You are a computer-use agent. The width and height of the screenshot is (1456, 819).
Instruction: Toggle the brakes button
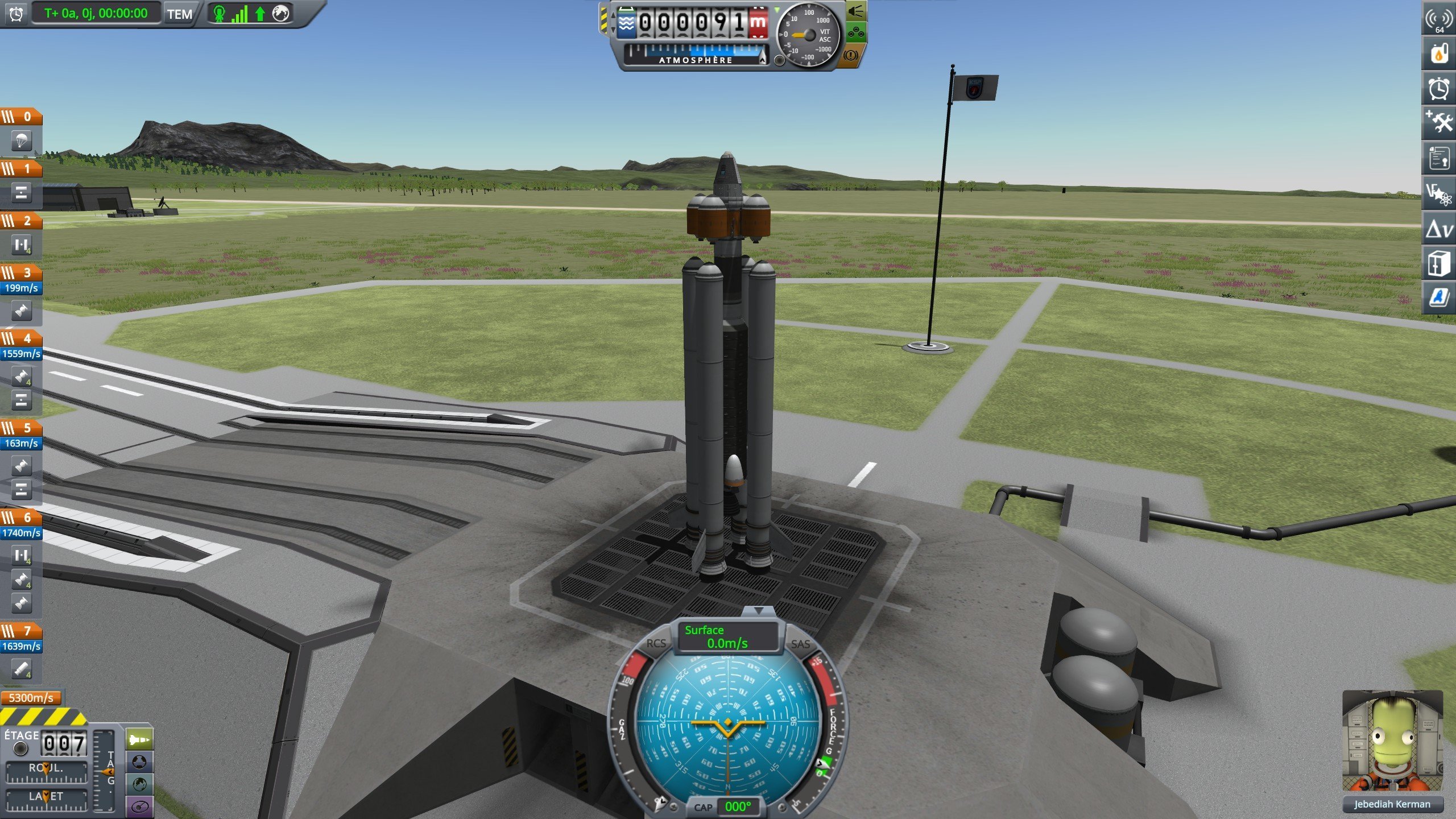click(851, 55)
